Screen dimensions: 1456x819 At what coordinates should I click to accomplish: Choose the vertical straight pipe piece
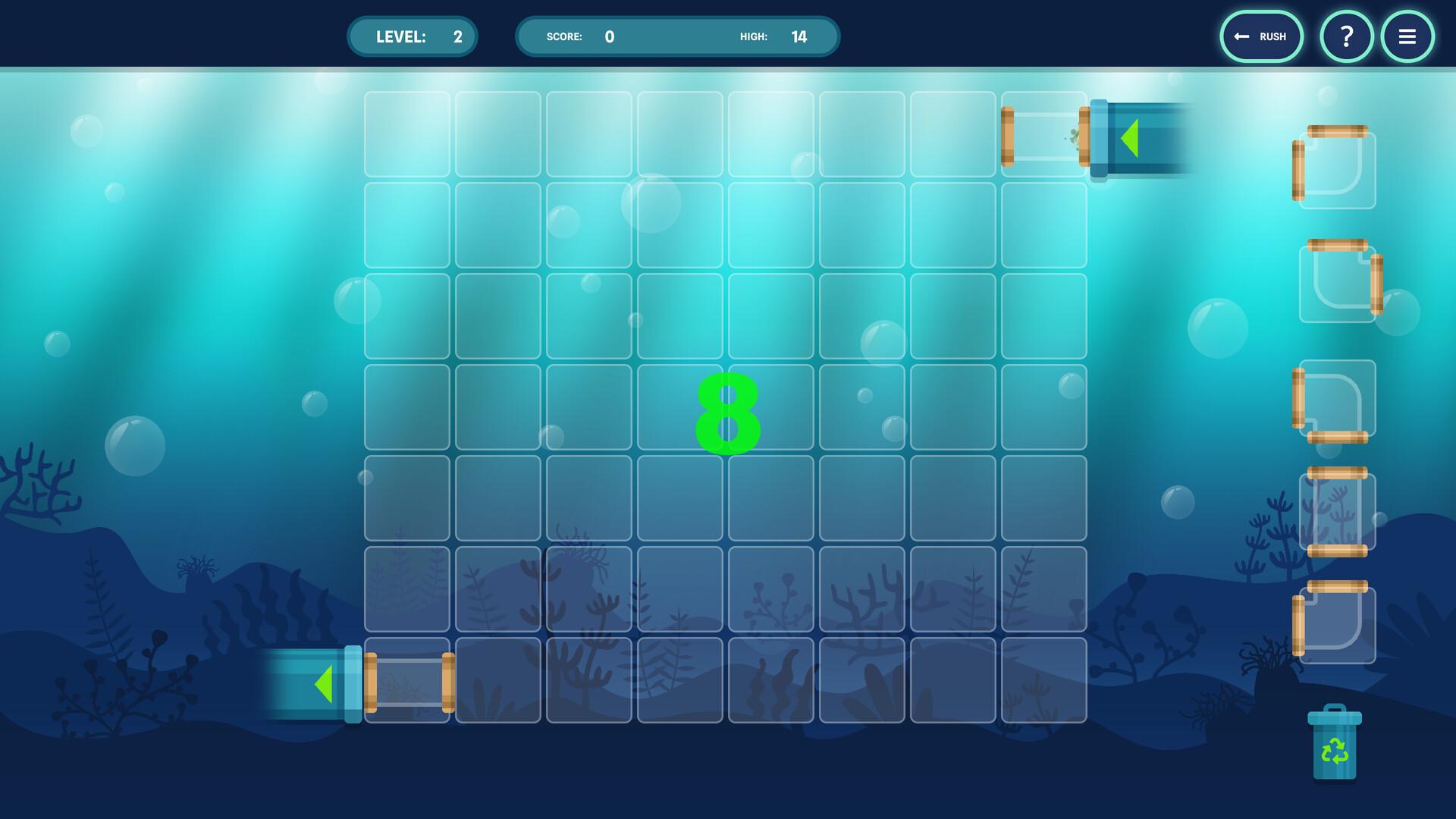pyautogui.click(x=1337, y=512)
